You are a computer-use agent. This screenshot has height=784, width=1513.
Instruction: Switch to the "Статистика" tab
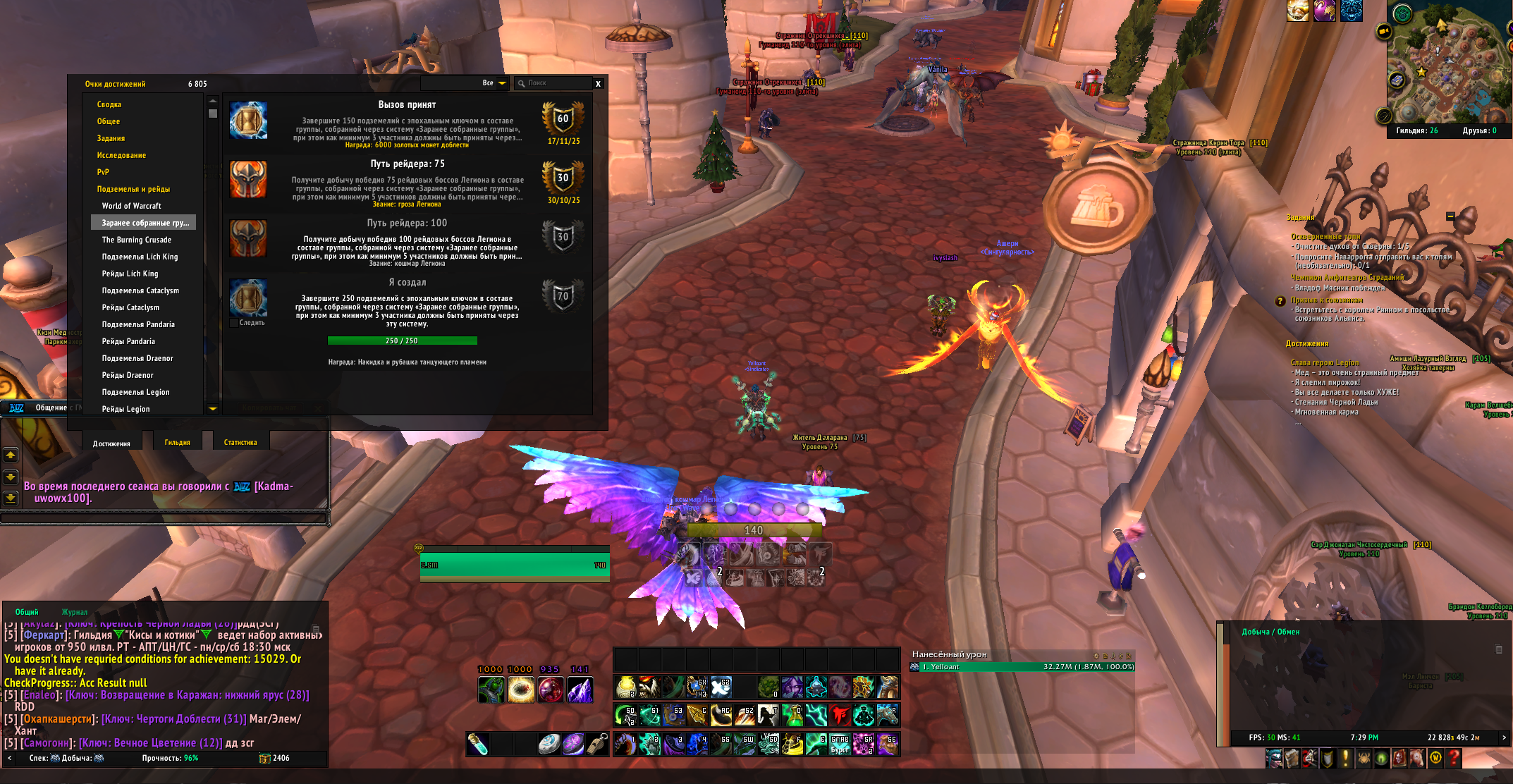coord(240,443)
